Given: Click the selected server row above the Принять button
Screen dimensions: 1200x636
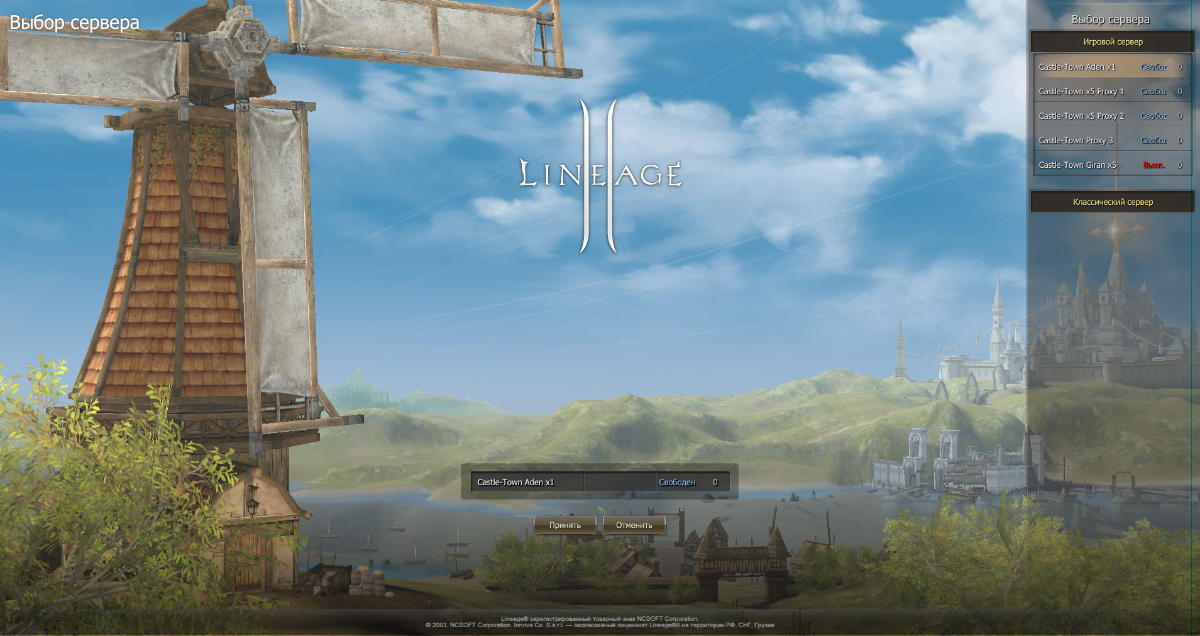Looking at the screenshot, I should 599,482.
